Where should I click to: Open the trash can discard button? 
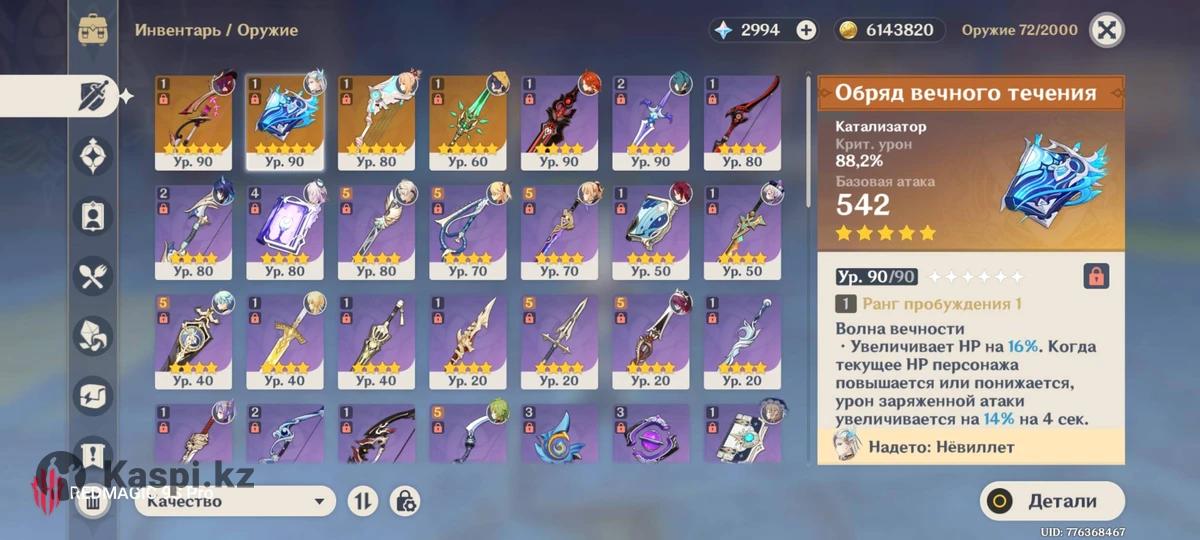tap(92, 501)
